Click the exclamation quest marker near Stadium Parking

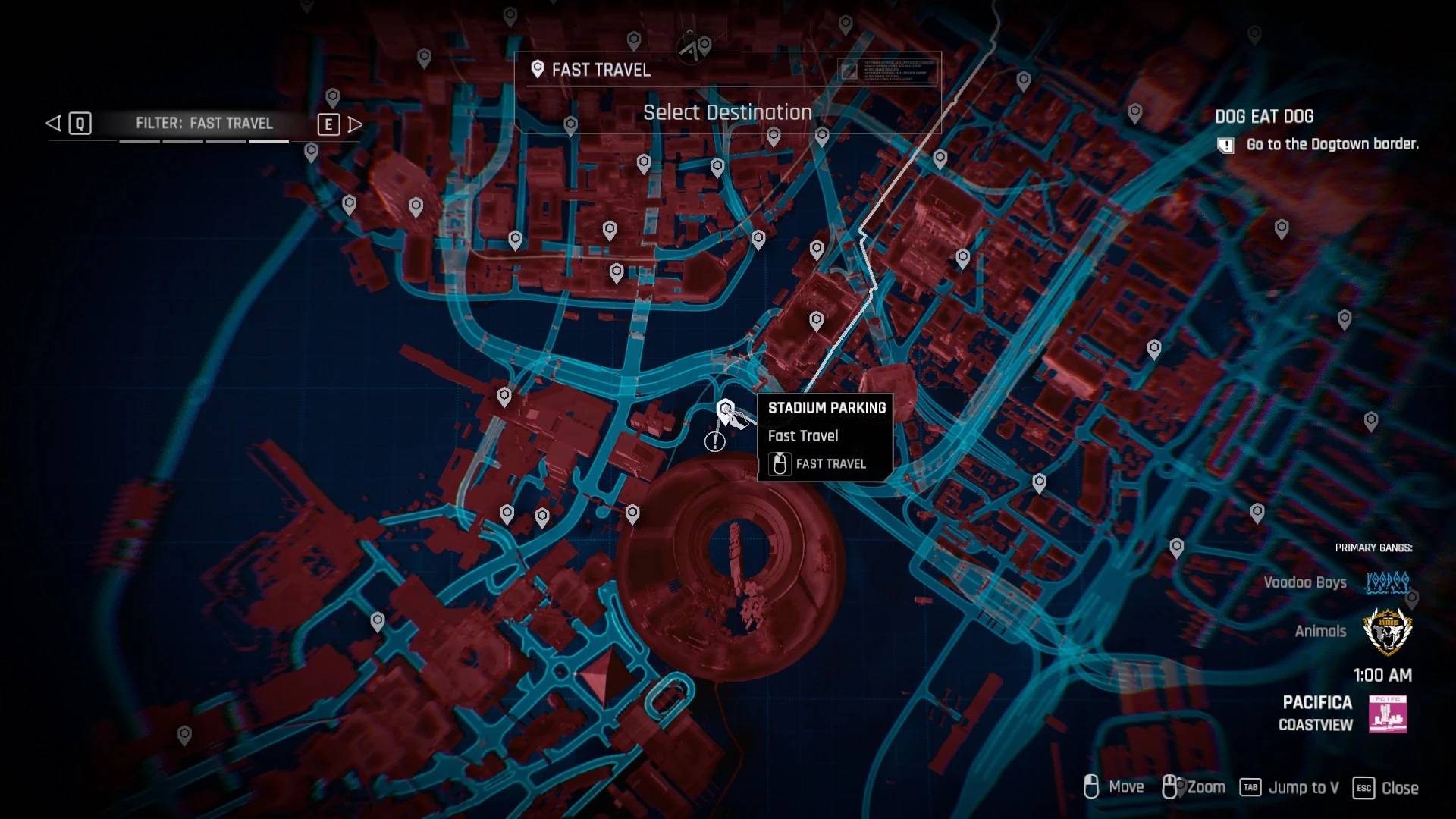coord(714,441)
